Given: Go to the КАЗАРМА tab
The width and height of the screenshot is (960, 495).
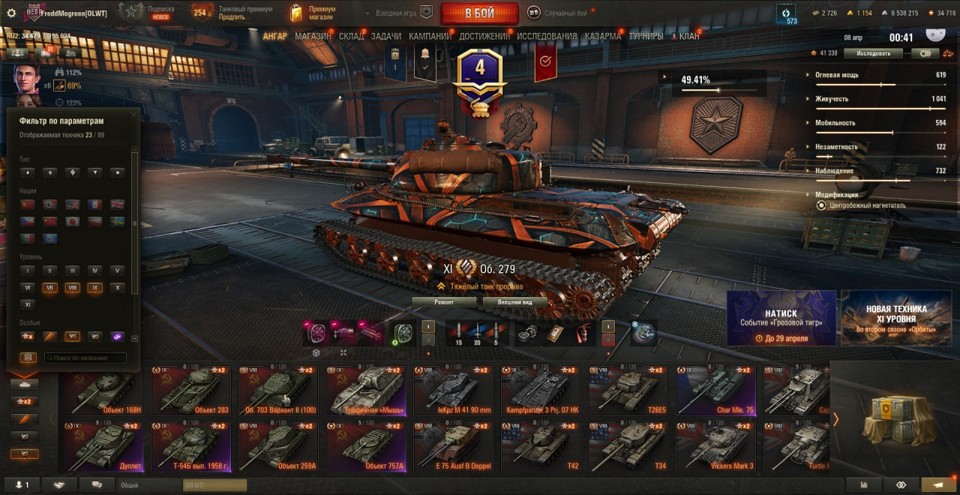Looking at the screenshot, I should click(604, 36).
